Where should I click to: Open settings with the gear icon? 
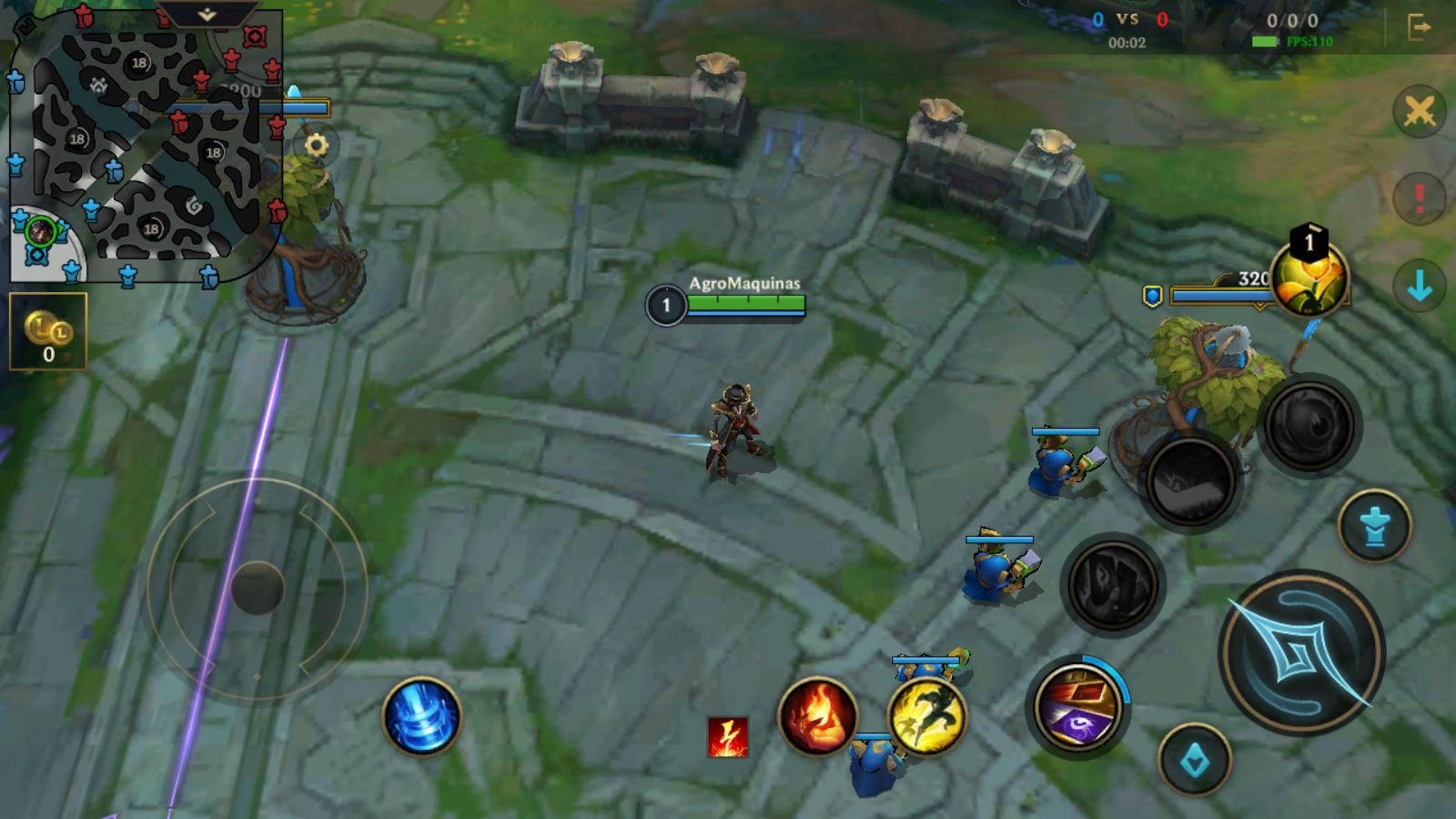(x=316, y=146)
